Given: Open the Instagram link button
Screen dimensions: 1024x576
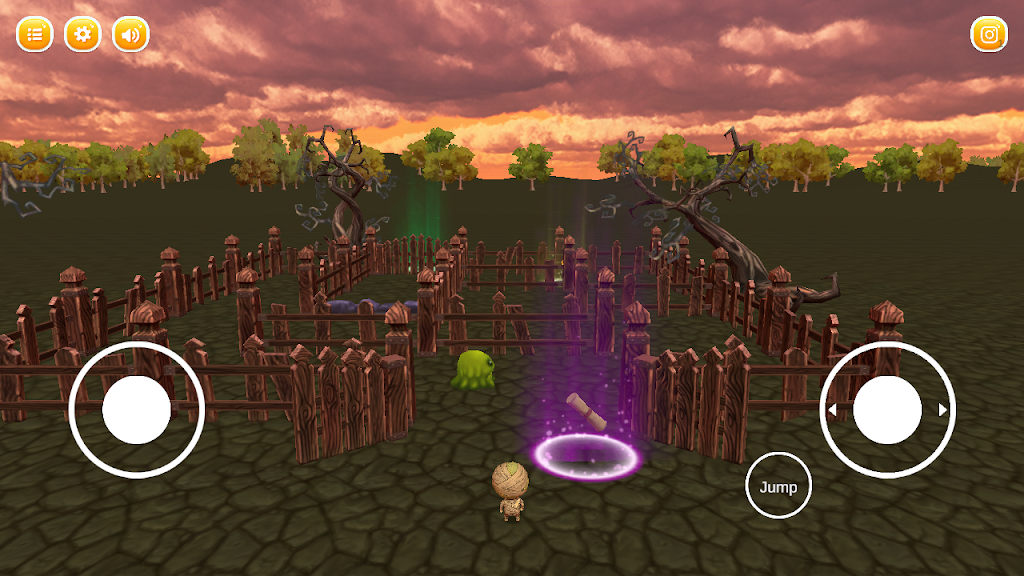Looking at the screenshot, I should click(989, 34).
